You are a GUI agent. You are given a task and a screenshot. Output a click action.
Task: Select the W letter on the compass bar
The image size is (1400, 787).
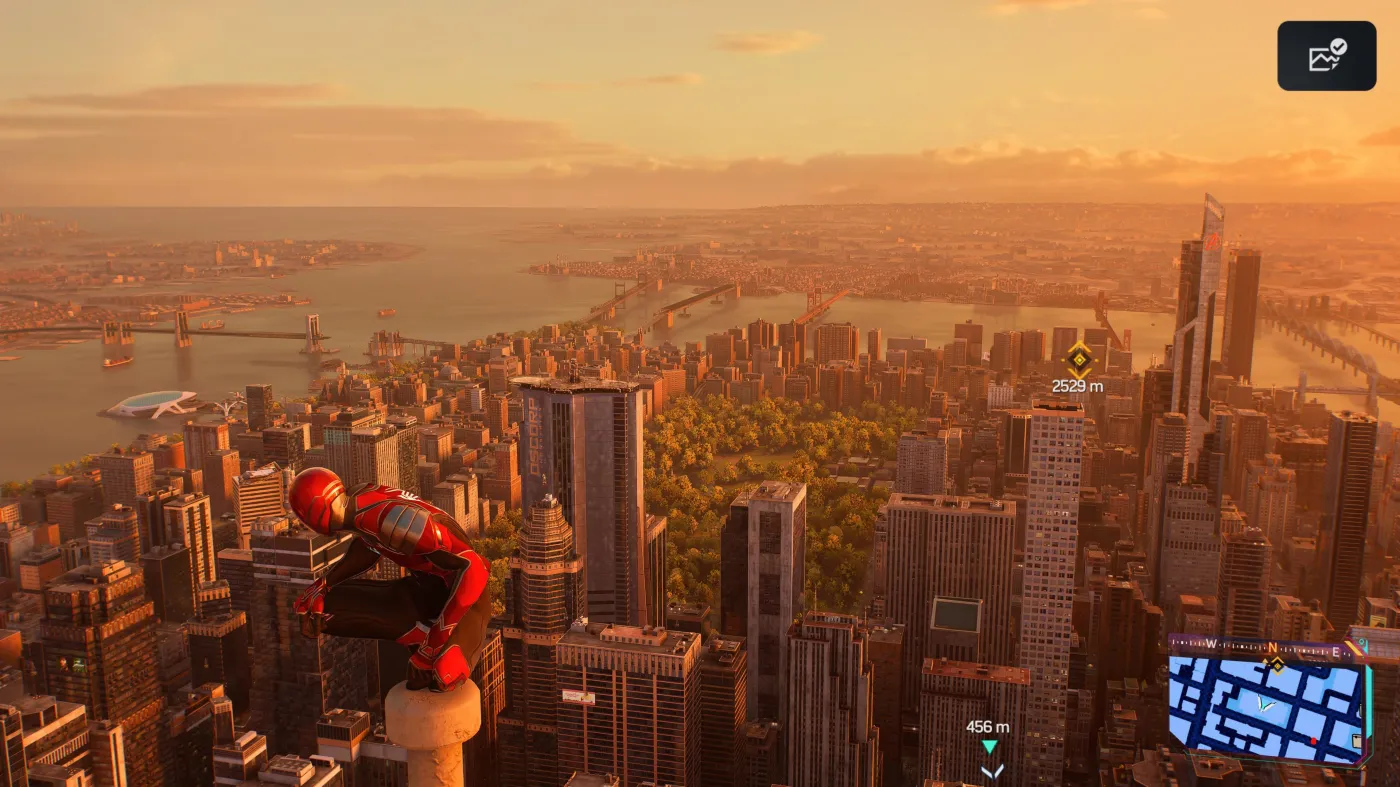(x=1211, y=642)
